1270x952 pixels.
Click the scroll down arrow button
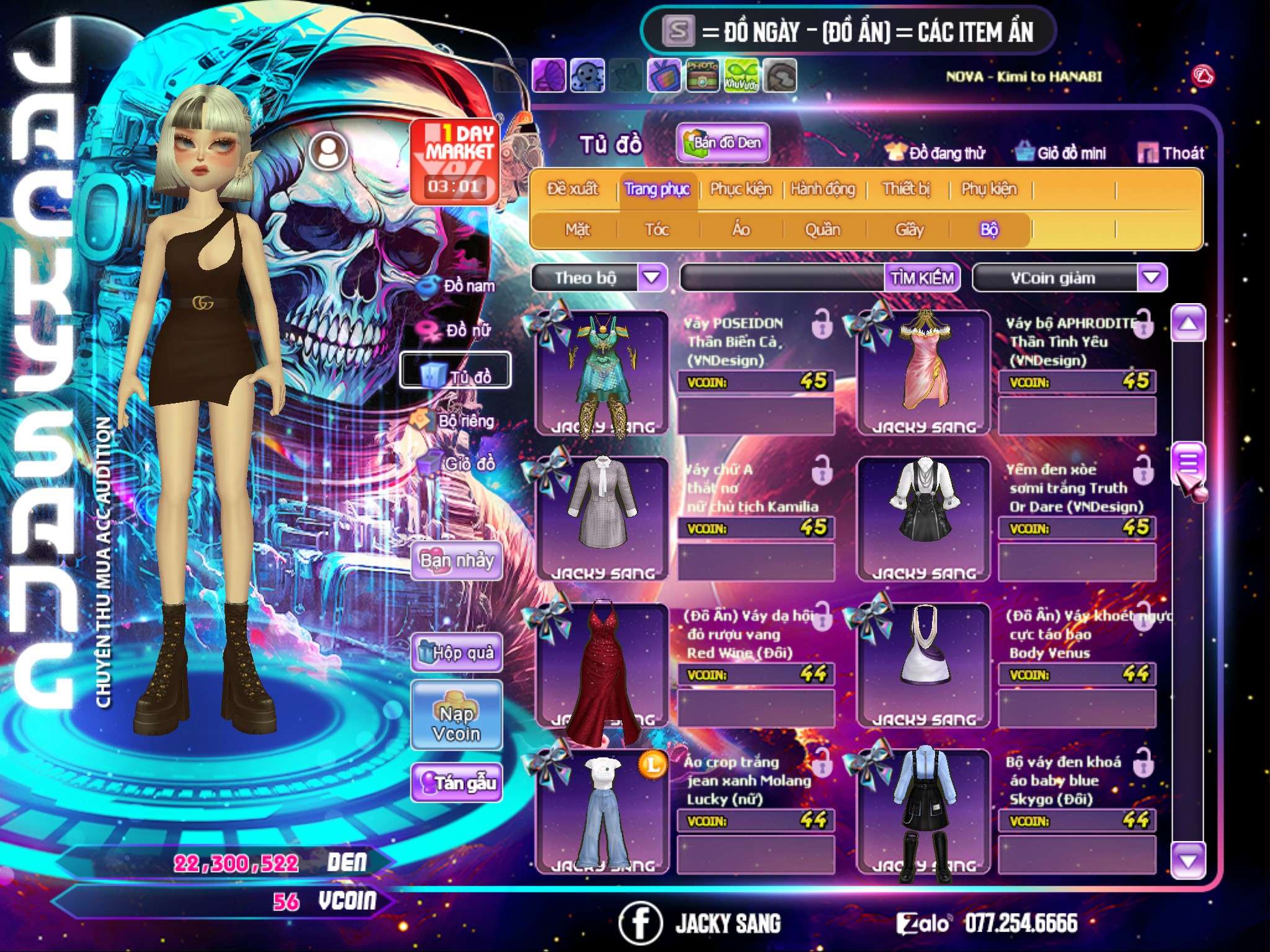point(1188,861)
